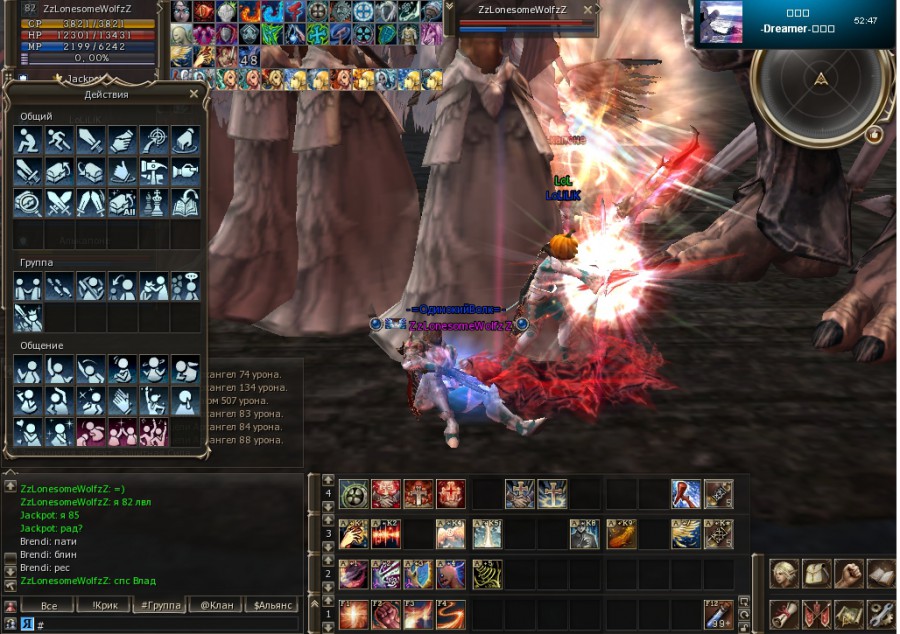
Task: Click the yellow wings skill in row 3
Action: pyautogui.click(x=685, y=534)
